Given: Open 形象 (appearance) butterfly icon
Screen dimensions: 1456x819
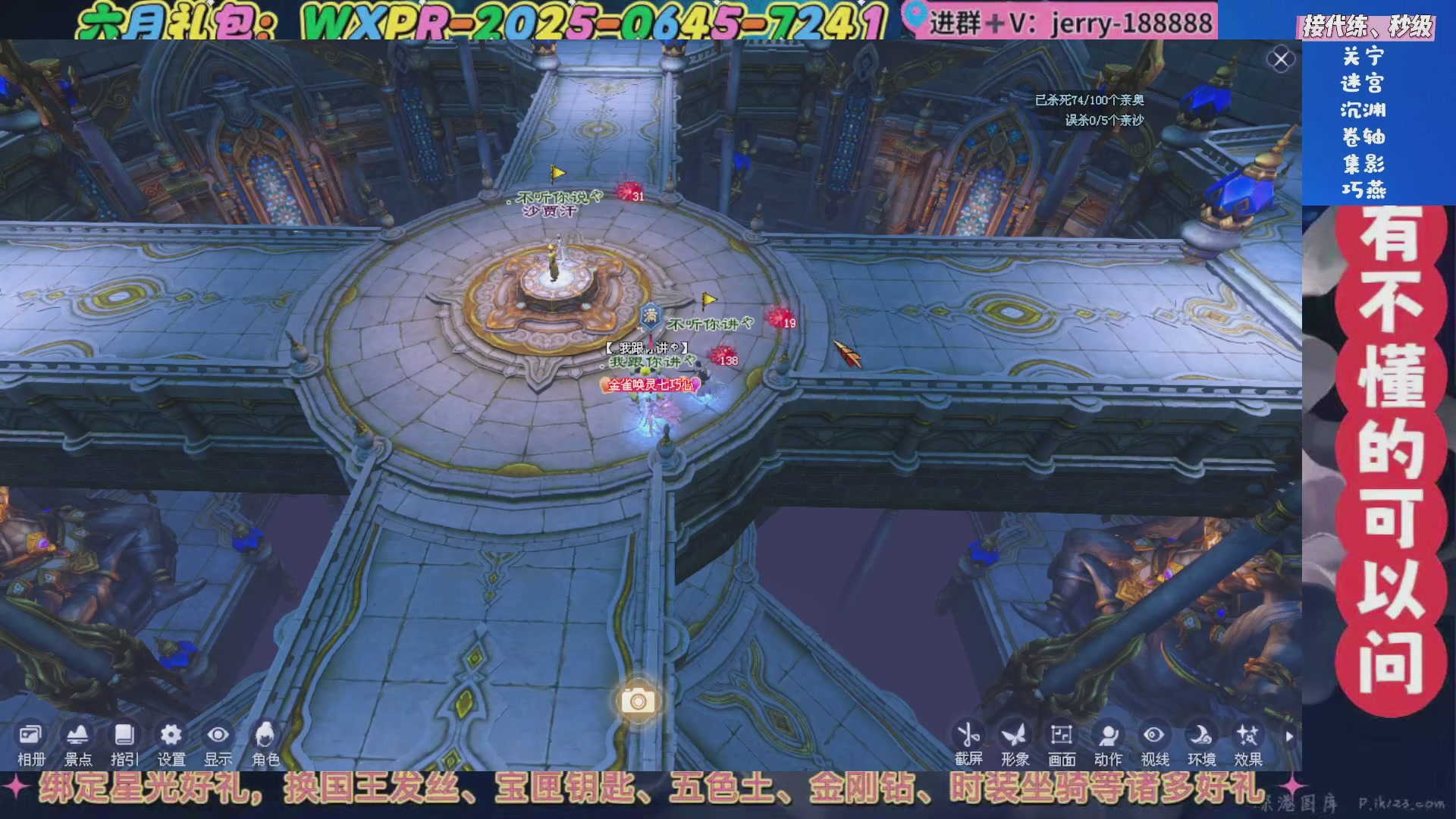Looking at the screenshot, I should coord(1014,736).
